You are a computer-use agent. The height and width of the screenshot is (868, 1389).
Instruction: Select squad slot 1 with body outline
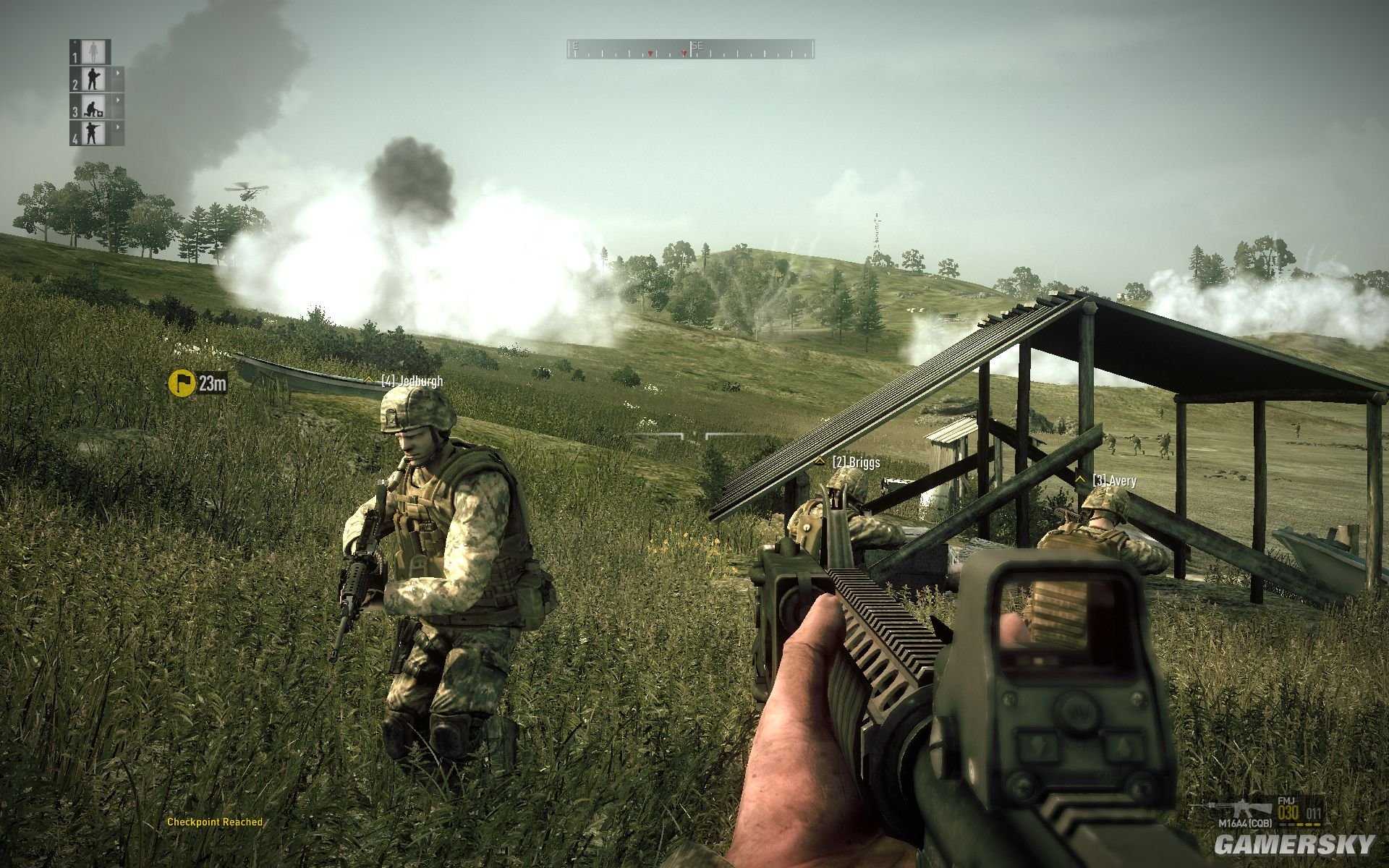pyautogui.click(x=95, y=51)
